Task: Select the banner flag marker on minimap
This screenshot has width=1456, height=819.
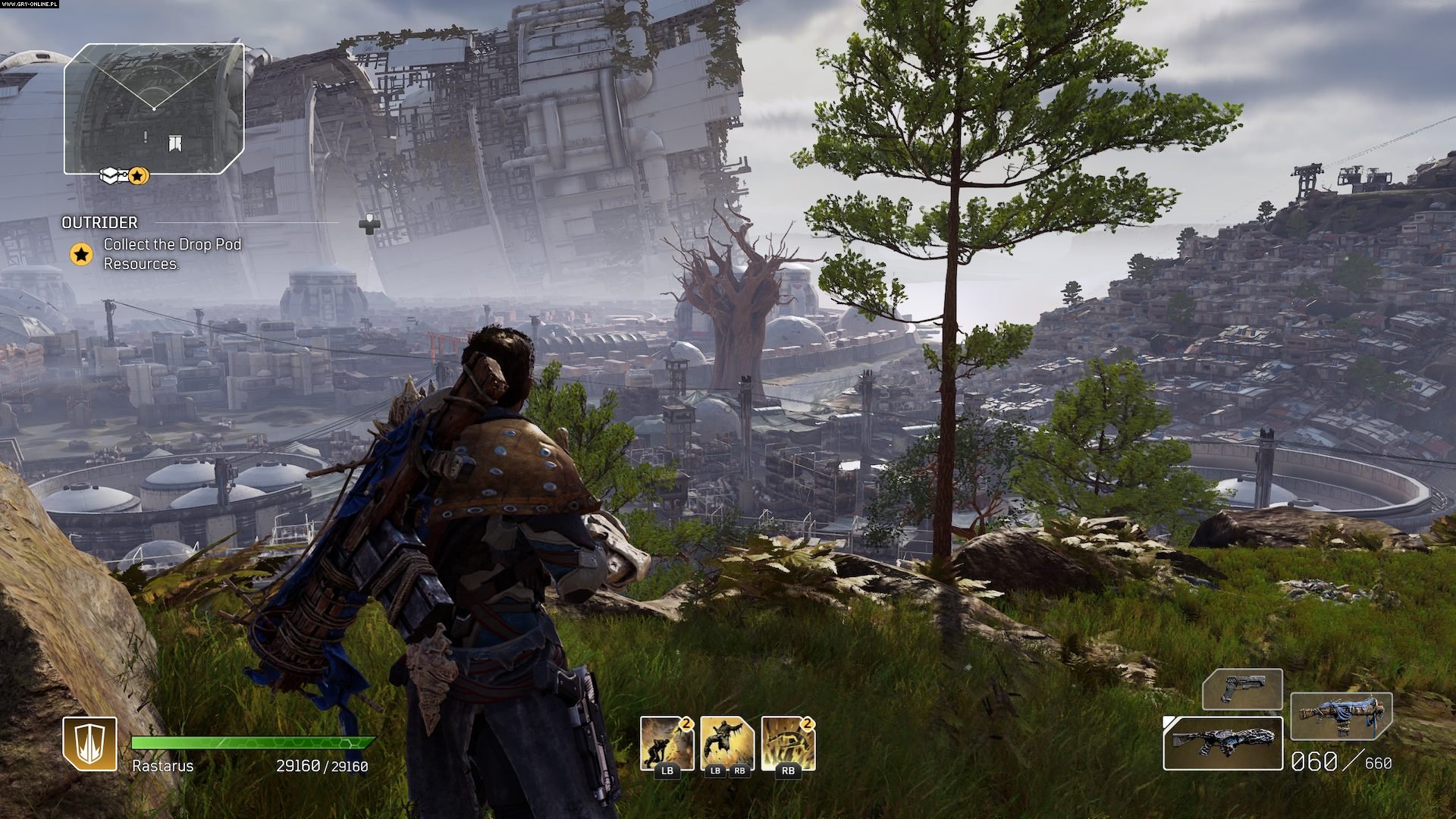Action: click(174, 143)
